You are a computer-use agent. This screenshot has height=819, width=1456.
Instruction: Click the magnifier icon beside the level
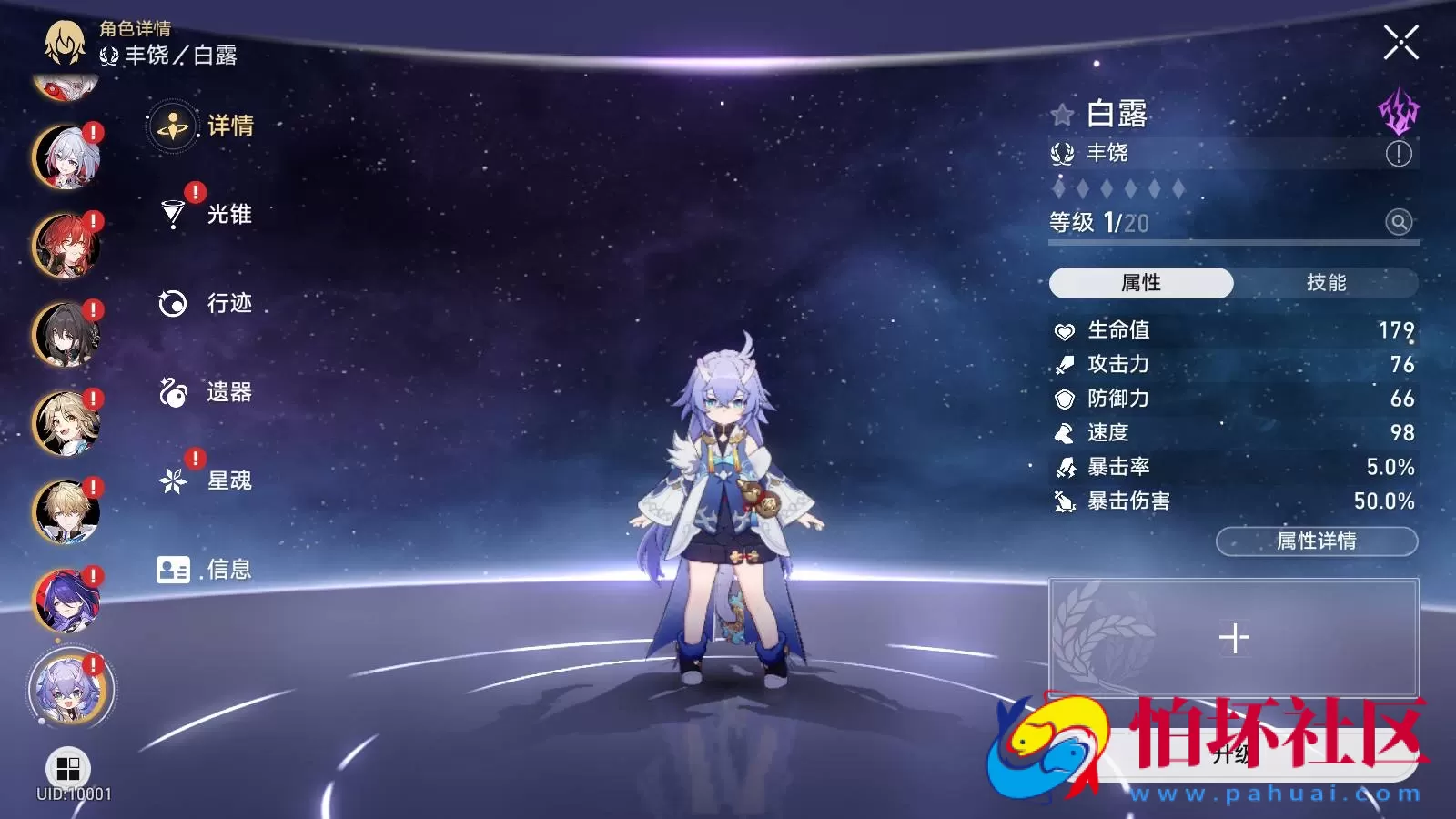pos(1399,221)
